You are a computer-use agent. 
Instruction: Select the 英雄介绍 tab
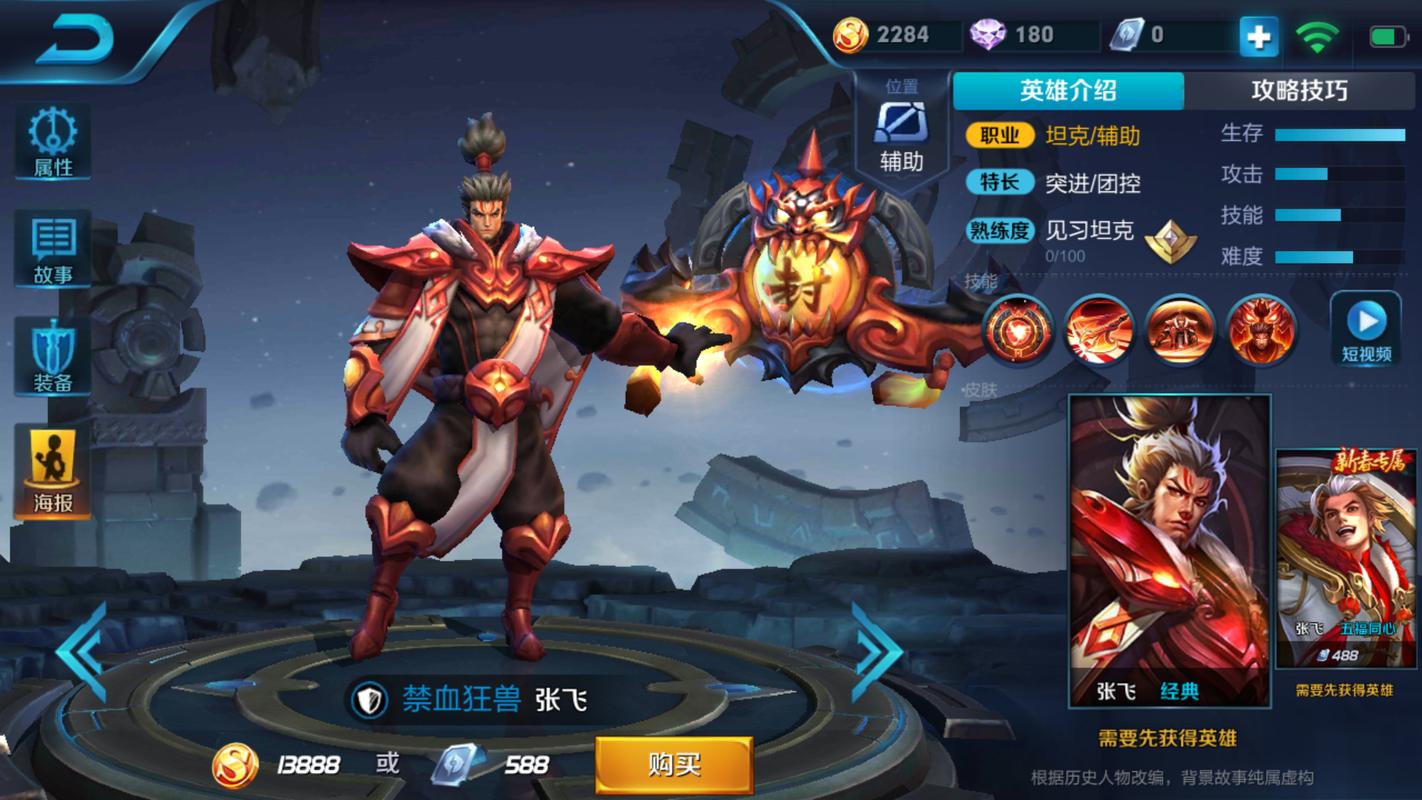[1068, 90]
